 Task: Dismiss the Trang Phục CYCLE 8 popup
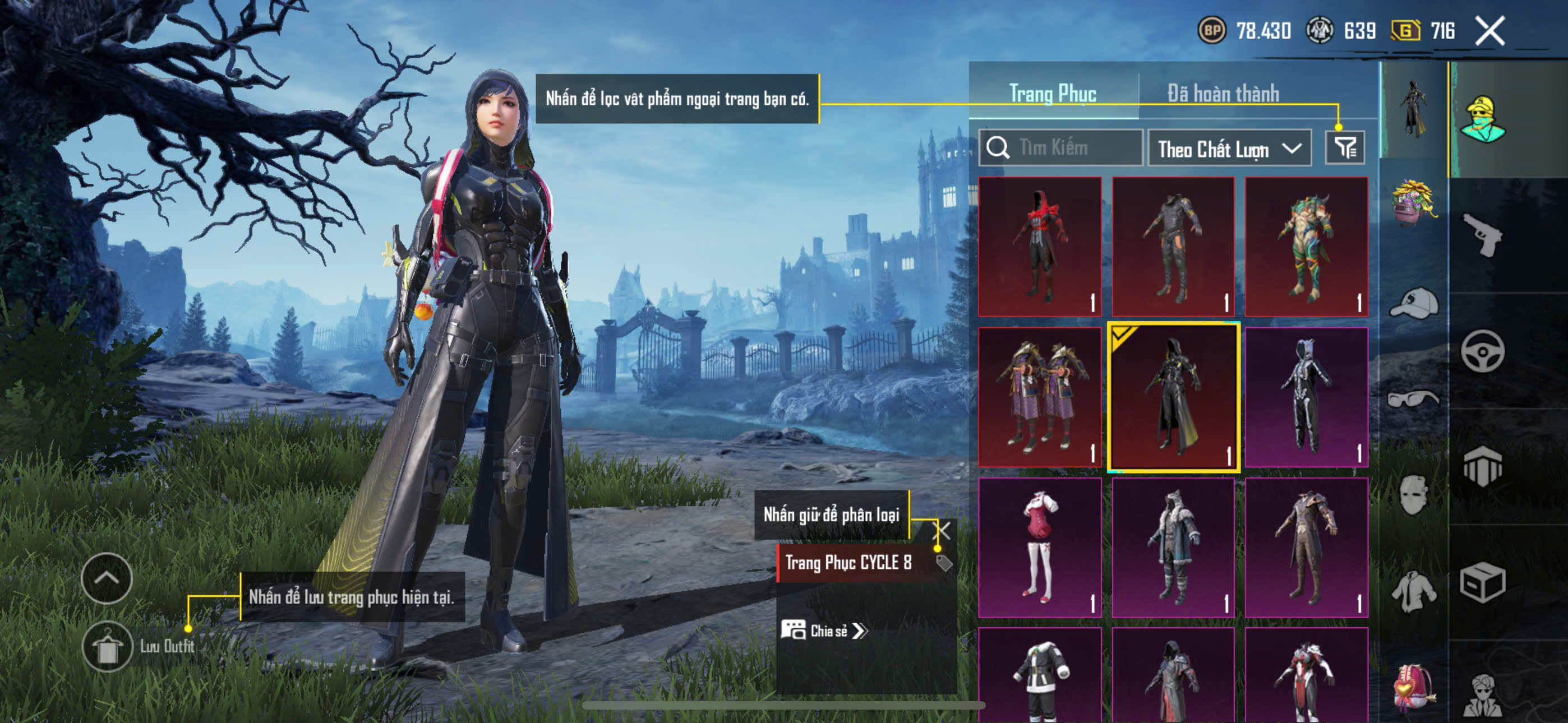pyautogui.click(x=941, y=531)
